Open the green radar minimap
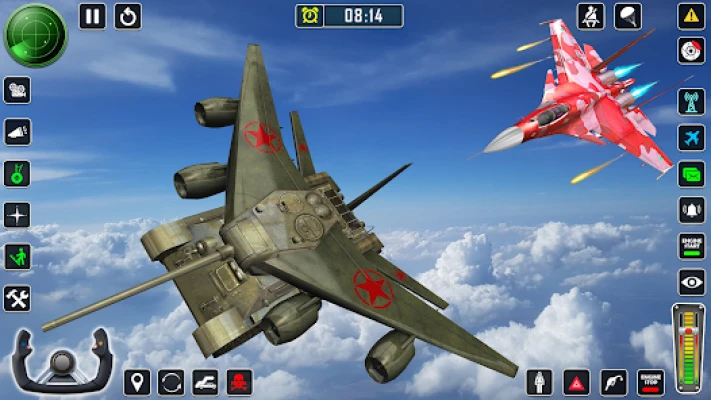This screenshot has width=711, height=400. click(x=35, y=35)
